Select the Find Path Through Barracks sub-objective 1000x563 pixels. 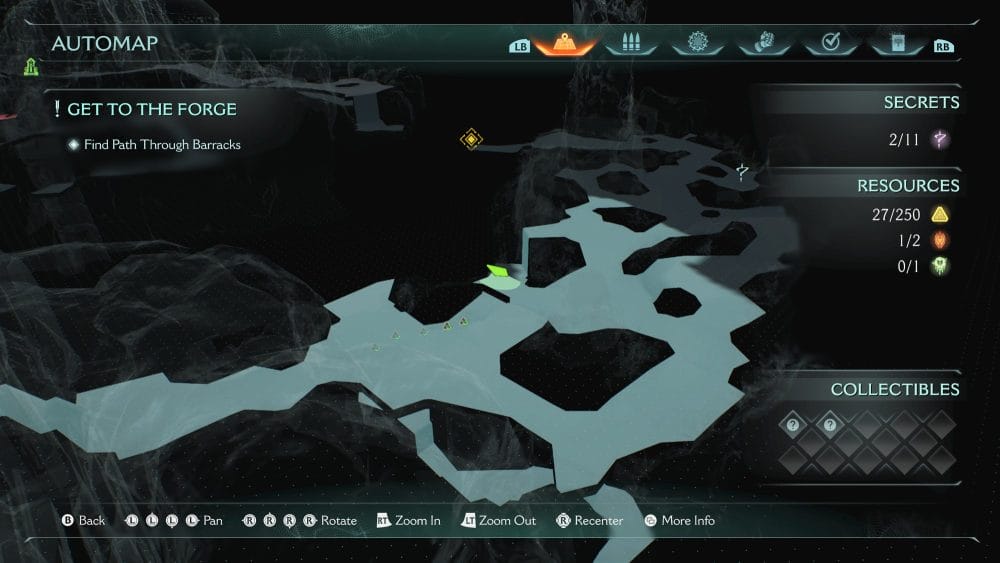tap(161, 145)
